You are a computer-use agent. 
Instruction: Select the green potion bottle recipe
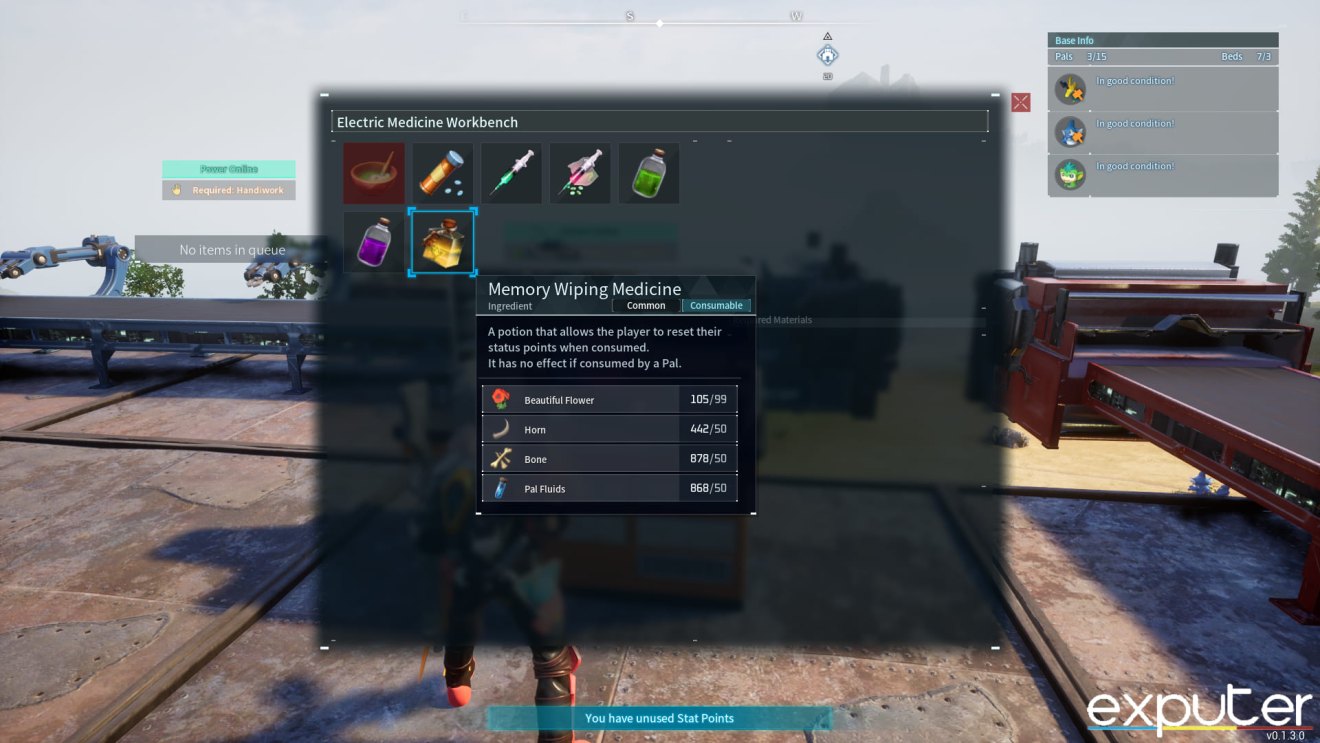coord(648,171)
